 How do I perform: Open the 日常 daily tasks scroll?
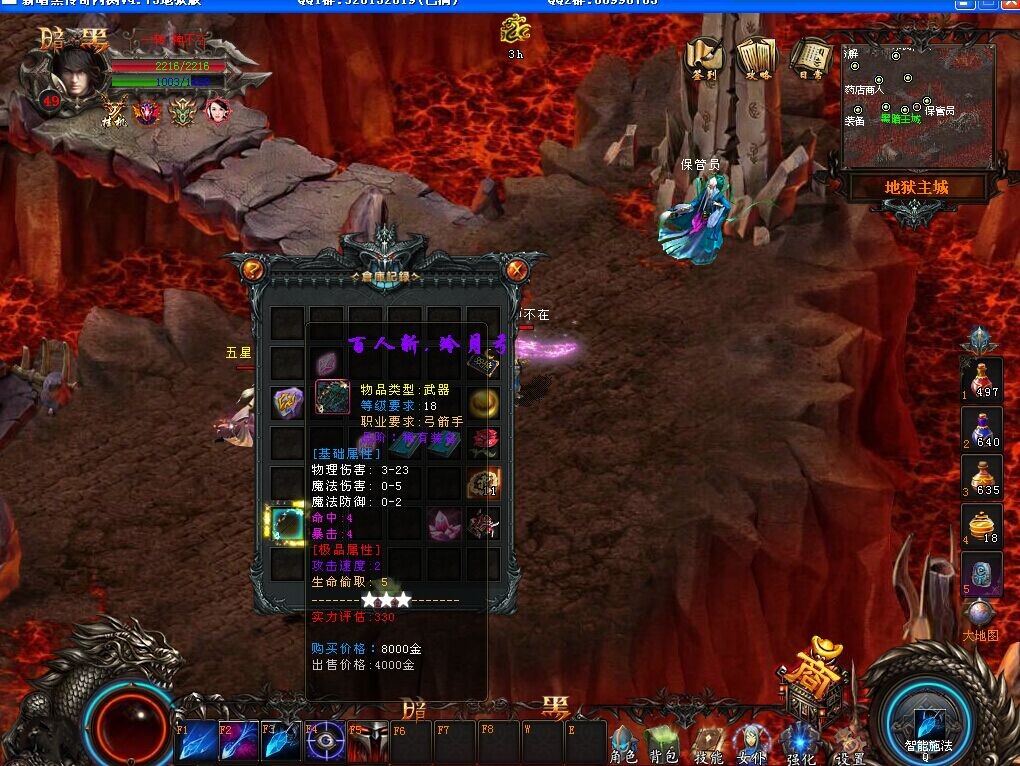tap(811, 60)
